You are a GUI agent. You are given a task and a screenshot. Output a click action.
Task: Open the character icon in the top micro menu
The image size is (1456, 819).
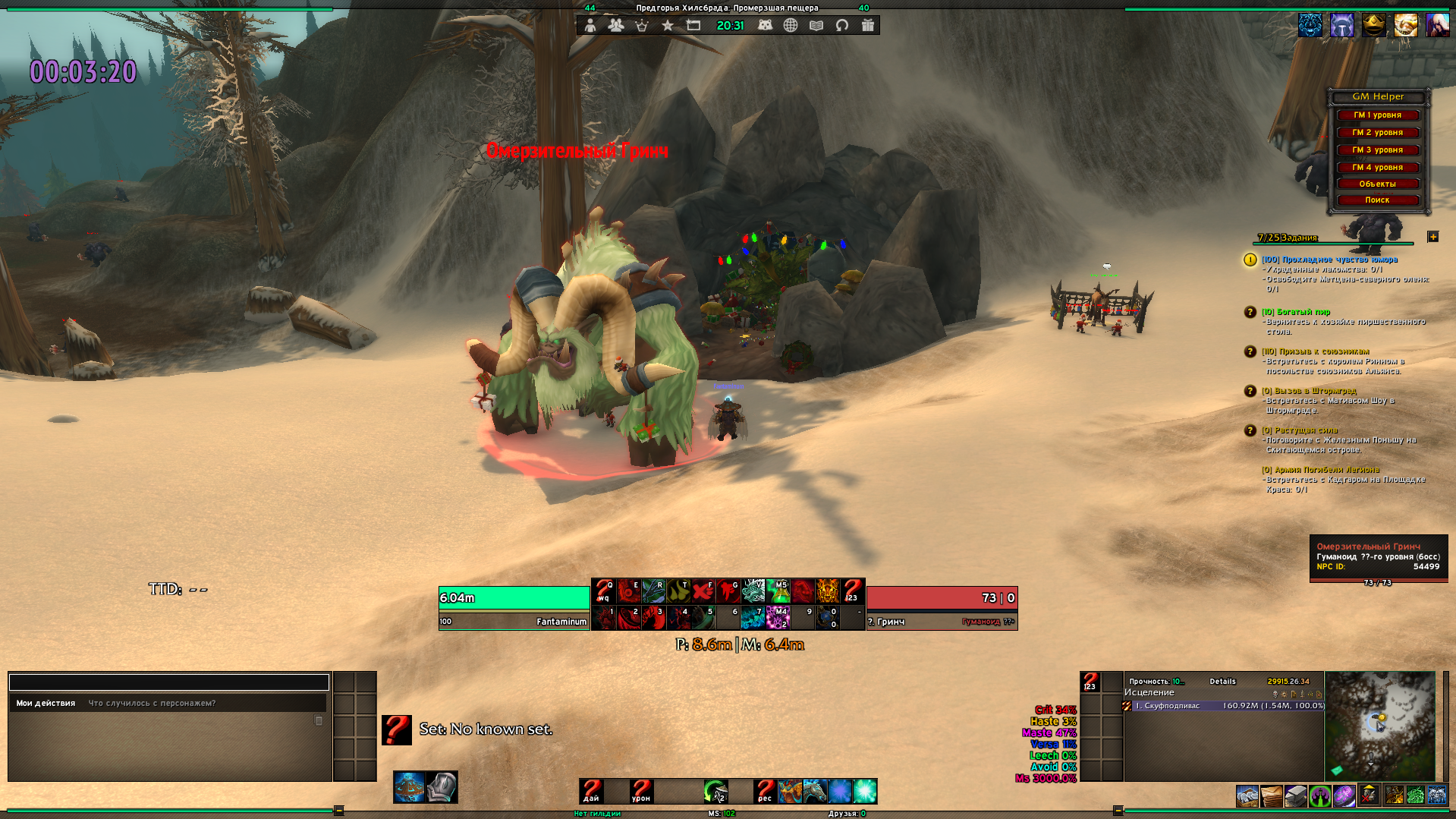[x=590, y=26]
